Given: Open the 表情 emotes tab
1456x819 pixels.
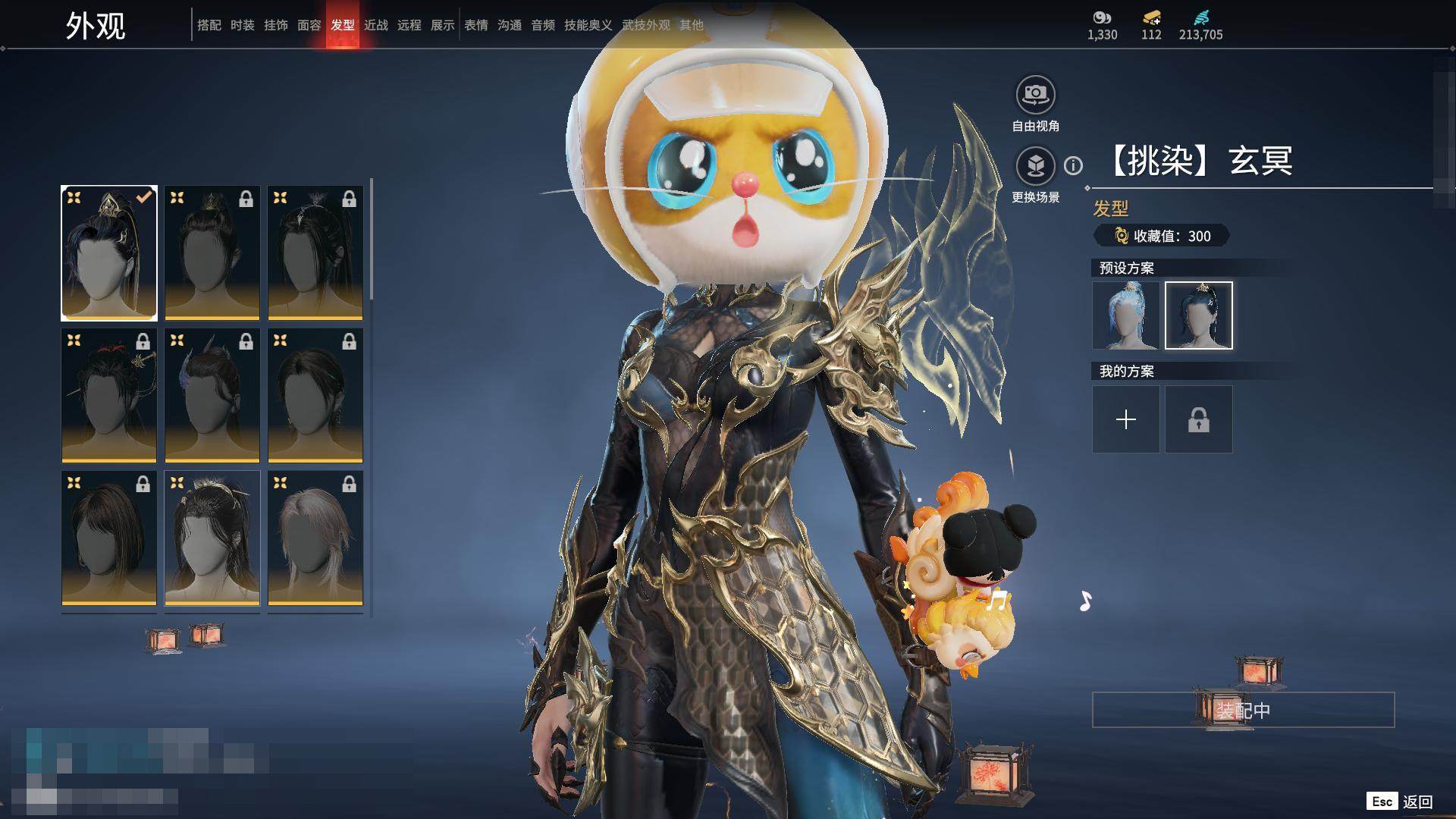Looking at the screenshot, I should (475, 25).
